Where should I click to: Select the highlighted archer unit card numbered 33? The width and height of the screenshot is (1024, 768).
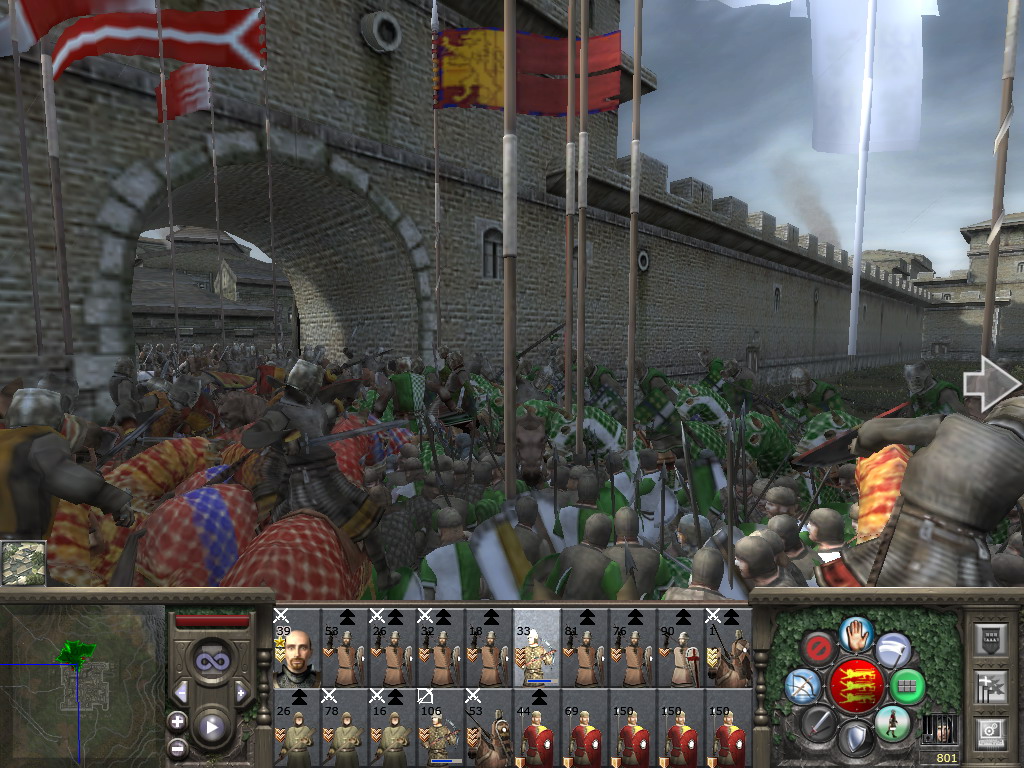tap(537, 647)
